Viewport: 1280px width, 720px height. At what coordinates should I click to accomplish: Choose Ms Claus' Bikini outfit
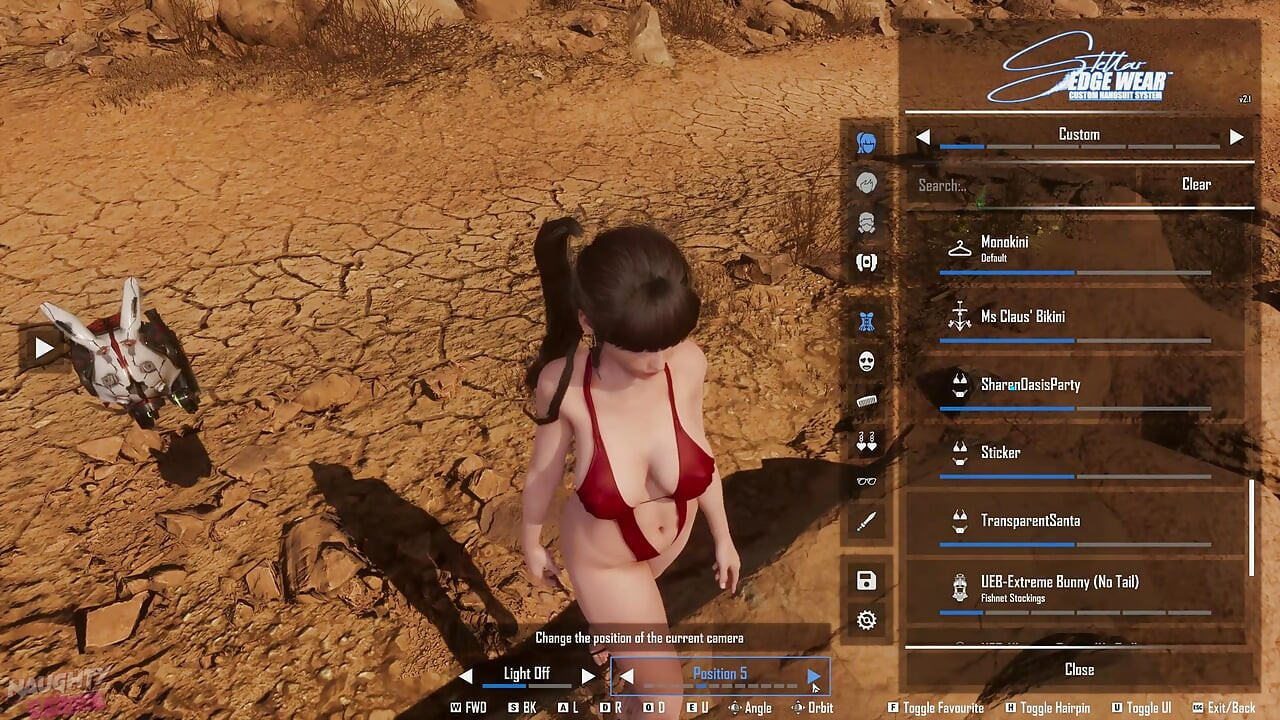(1075, 317)
